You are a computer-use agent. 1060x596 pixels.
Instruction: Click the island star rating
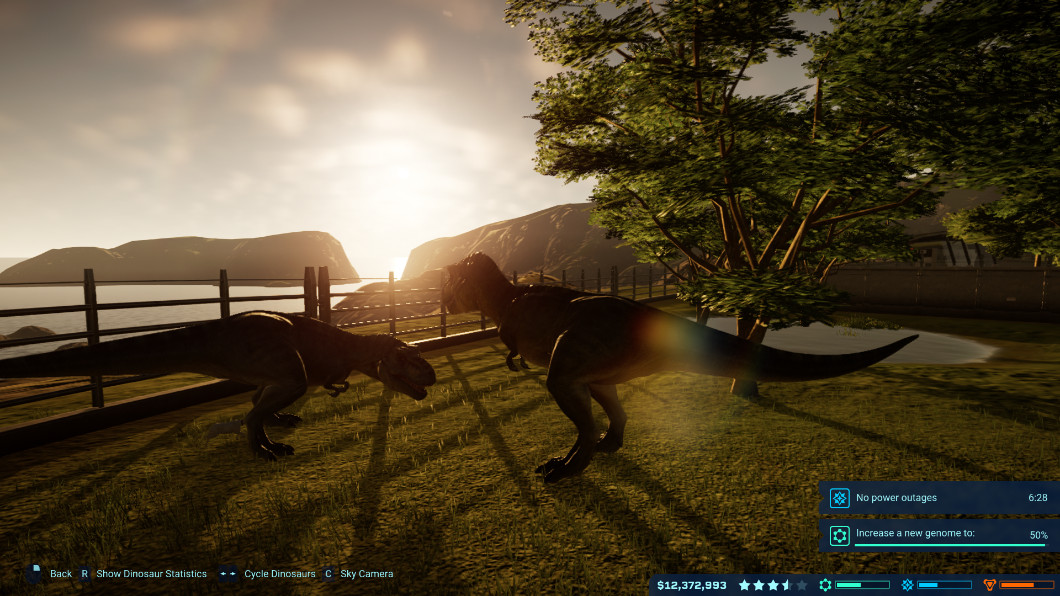coord(772,585)
